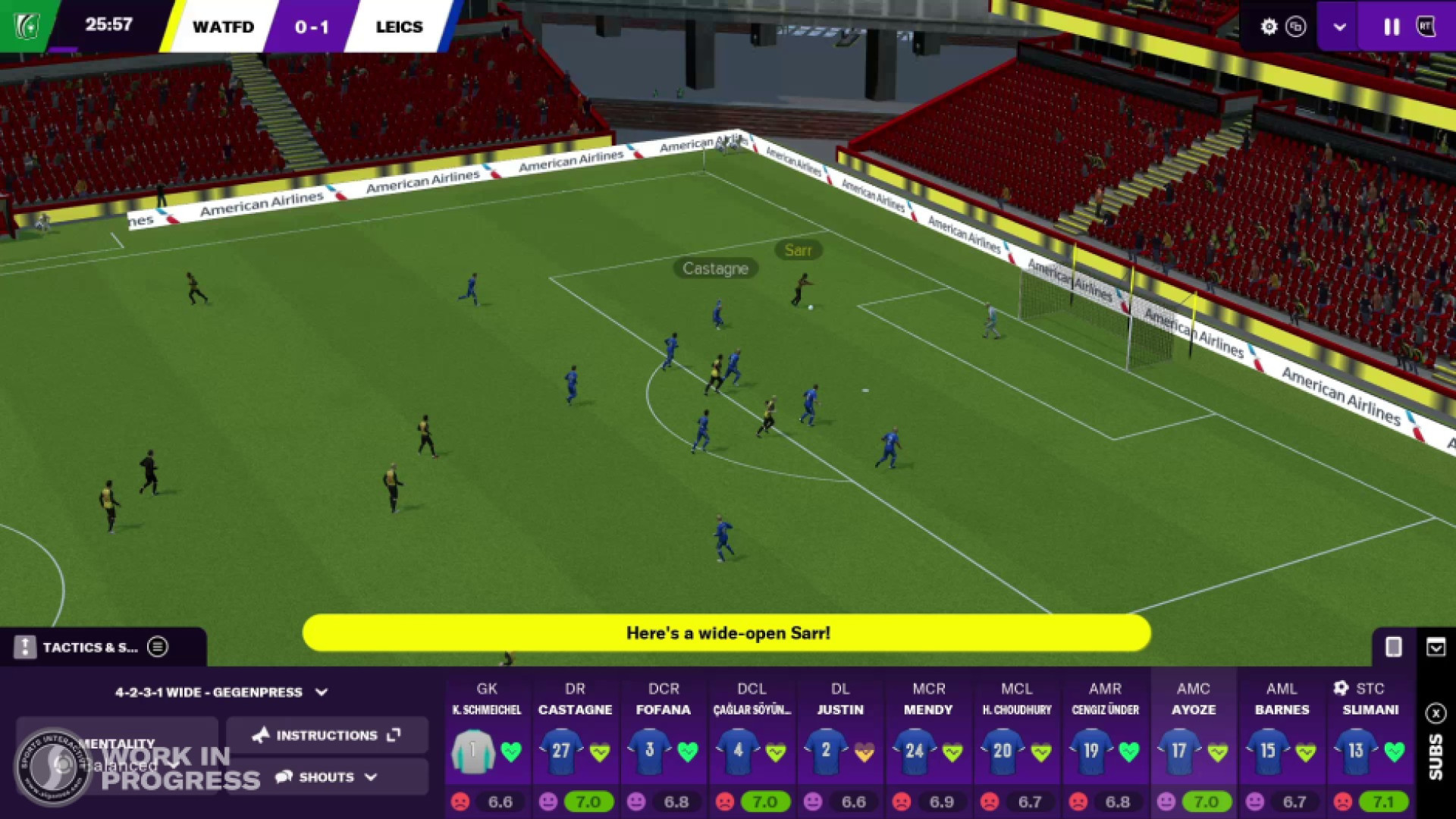The width and height of the screenshot is (1456, 819).
Task: Dismiss the Subs prompt with the x button
Action: coord(1437,714)
